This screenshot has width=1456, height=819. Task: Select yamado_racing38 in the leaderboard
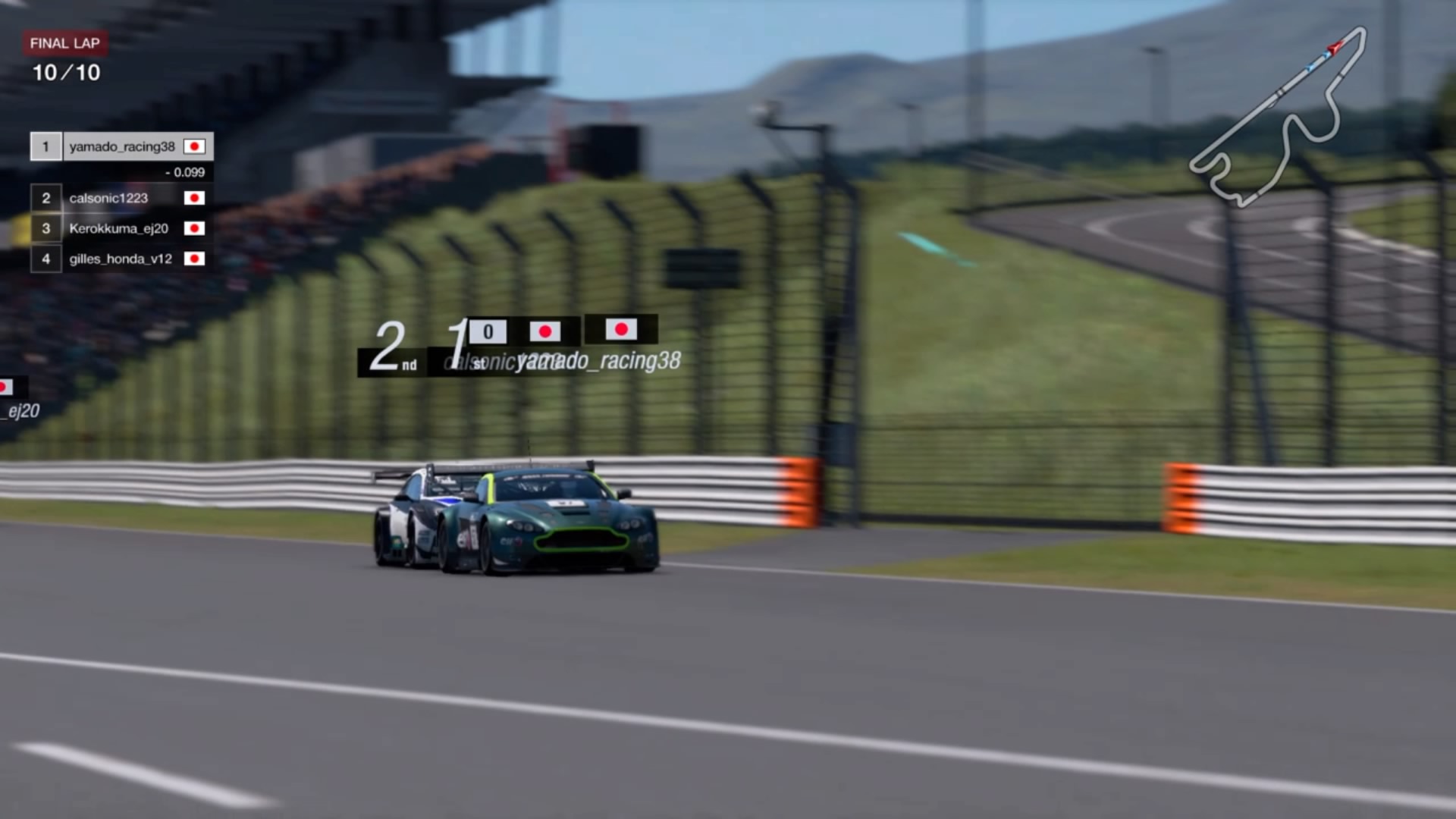(122, 146)
